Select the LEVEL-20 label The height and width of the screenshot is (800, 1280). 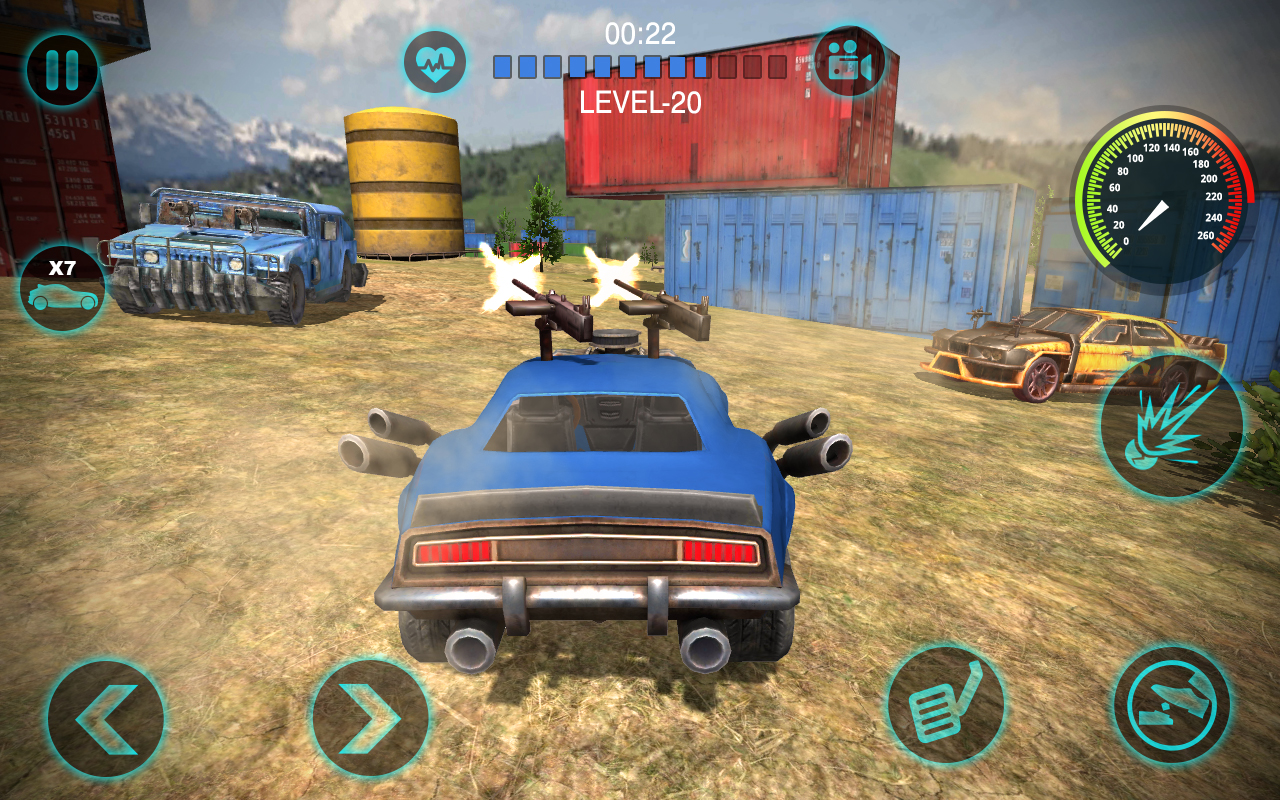(641, 100)
